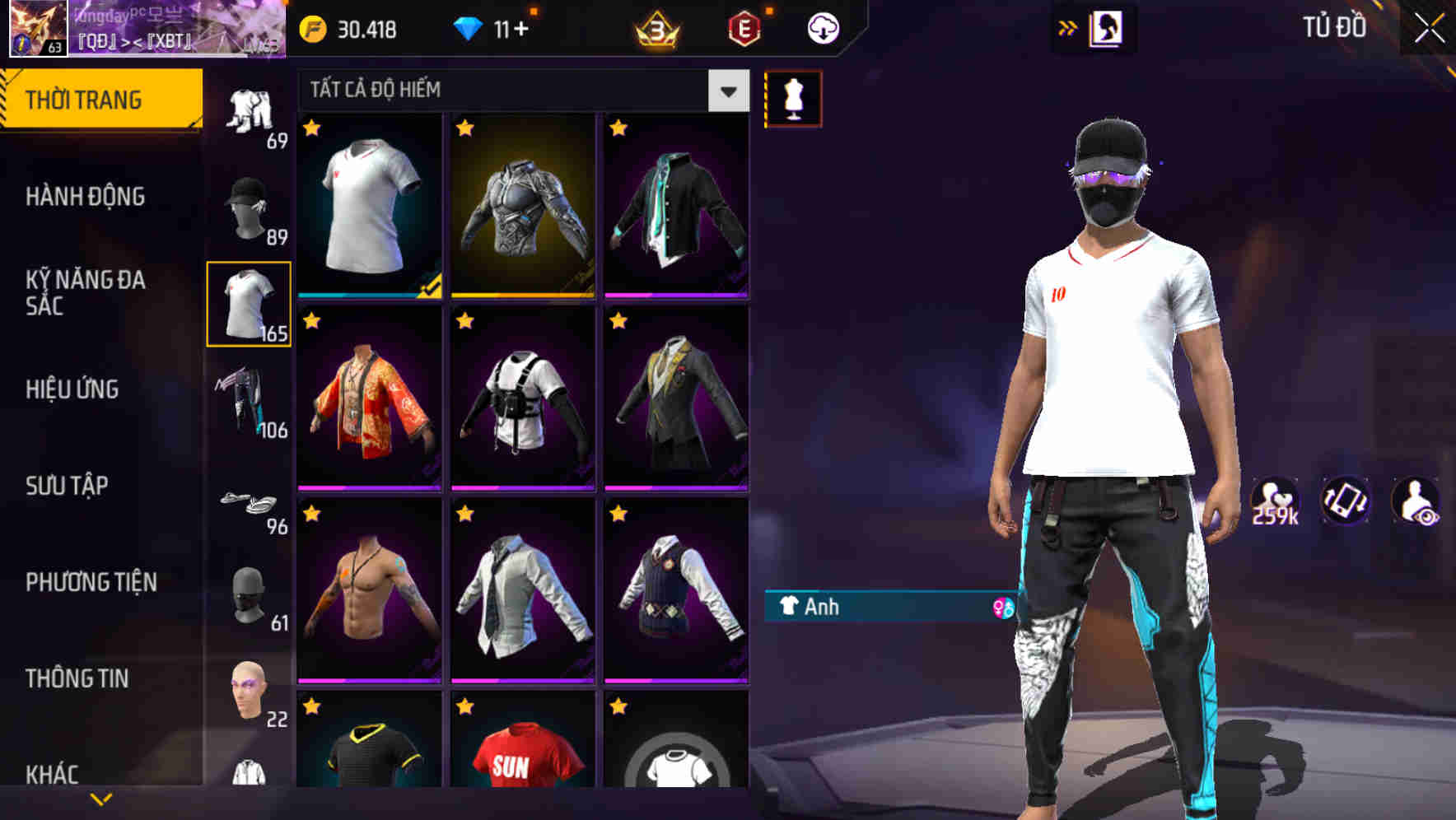Open the cloud download icon in top bar
This screenshot has height=820, width=1456.
click(x=823, y=27)
